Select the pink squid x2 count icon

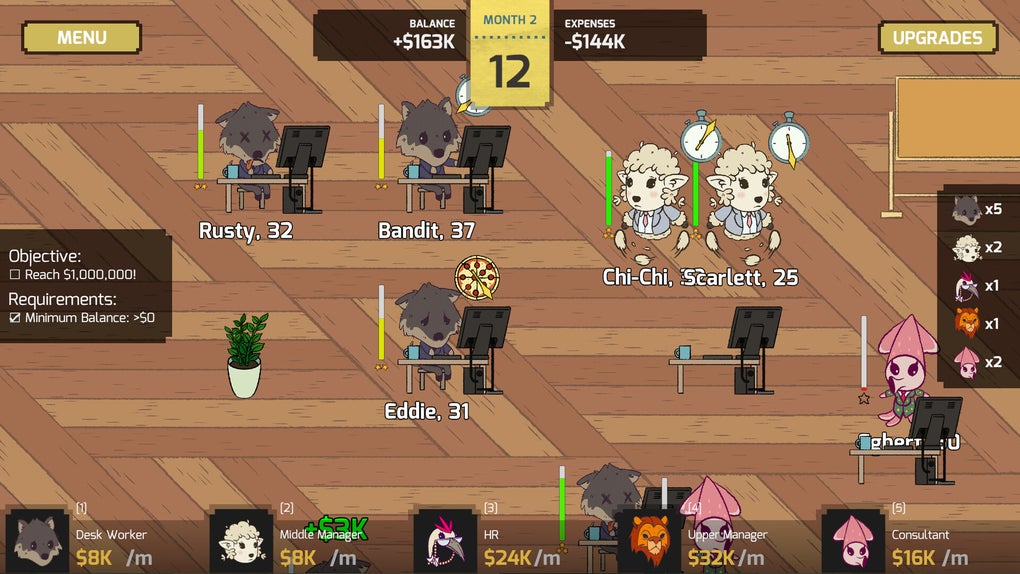pos(967,362)
